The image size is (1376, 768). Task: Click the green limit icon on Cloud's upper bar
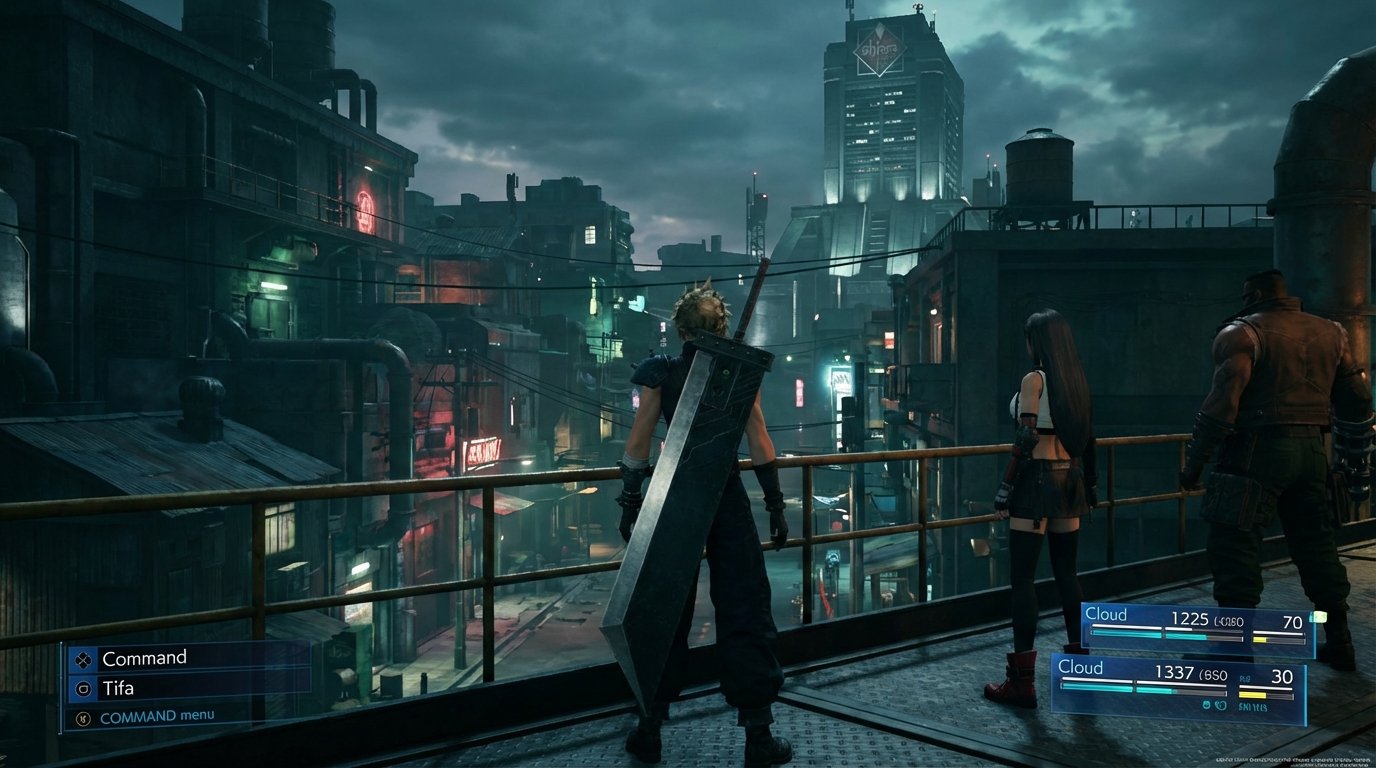tap(1318, 617)
